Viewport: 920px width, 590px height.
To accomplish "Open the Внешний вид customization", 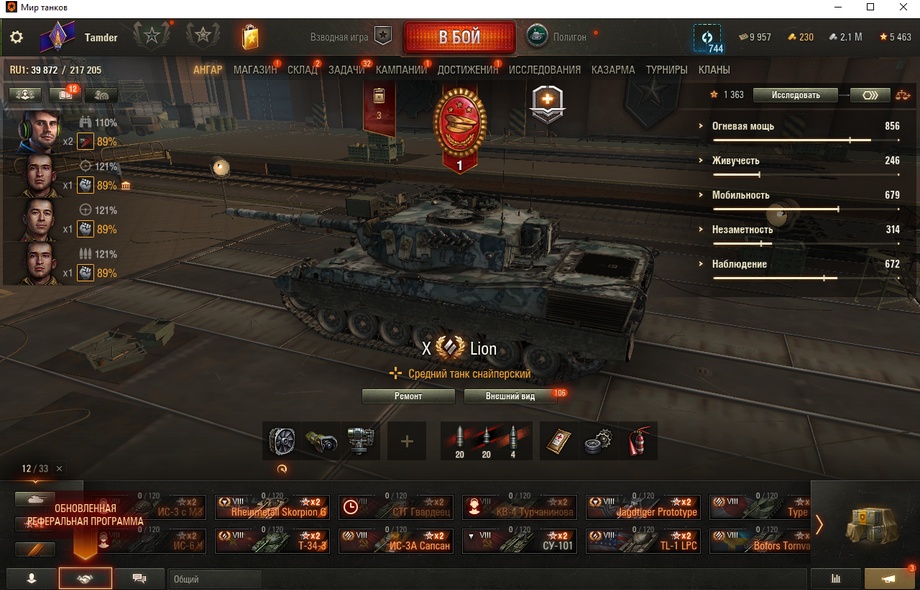I will click(510, 396).
